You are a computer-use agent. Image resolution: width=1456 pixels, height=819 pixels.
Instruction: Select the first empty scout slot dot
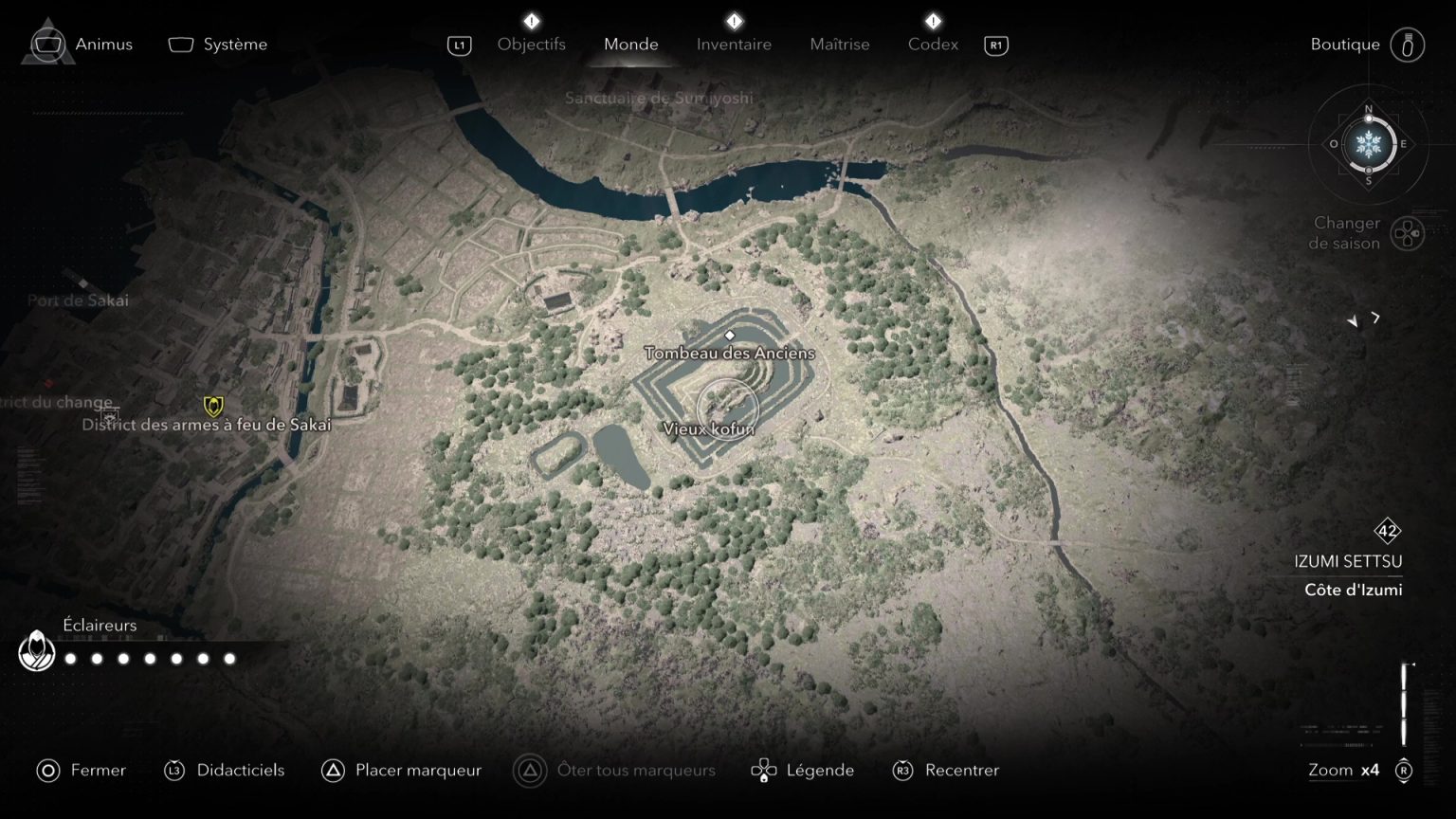coord(69,657)
